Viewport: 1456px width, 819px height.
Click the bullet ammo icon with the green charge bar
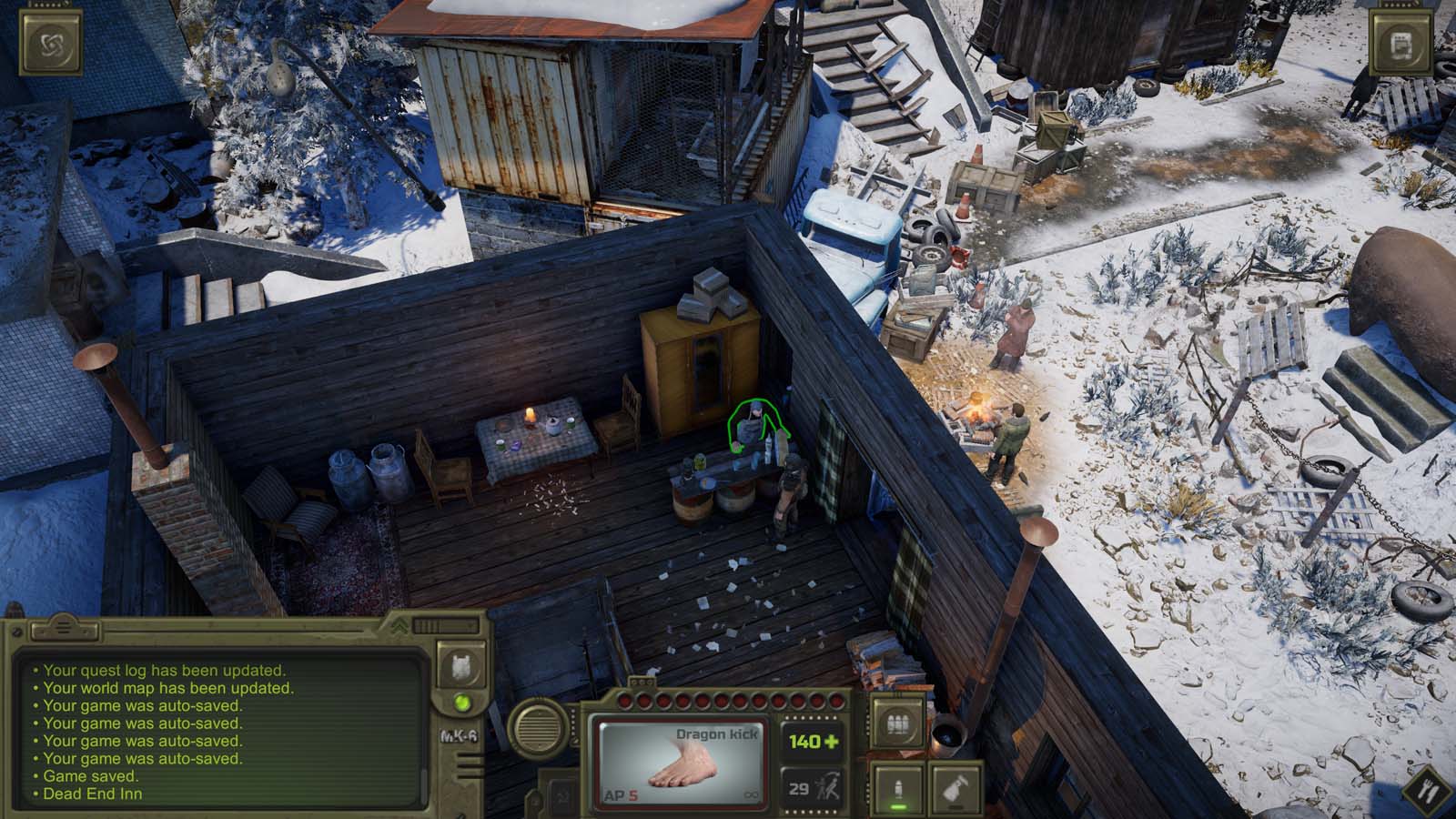pyautogui.click(x=897, y=789)
